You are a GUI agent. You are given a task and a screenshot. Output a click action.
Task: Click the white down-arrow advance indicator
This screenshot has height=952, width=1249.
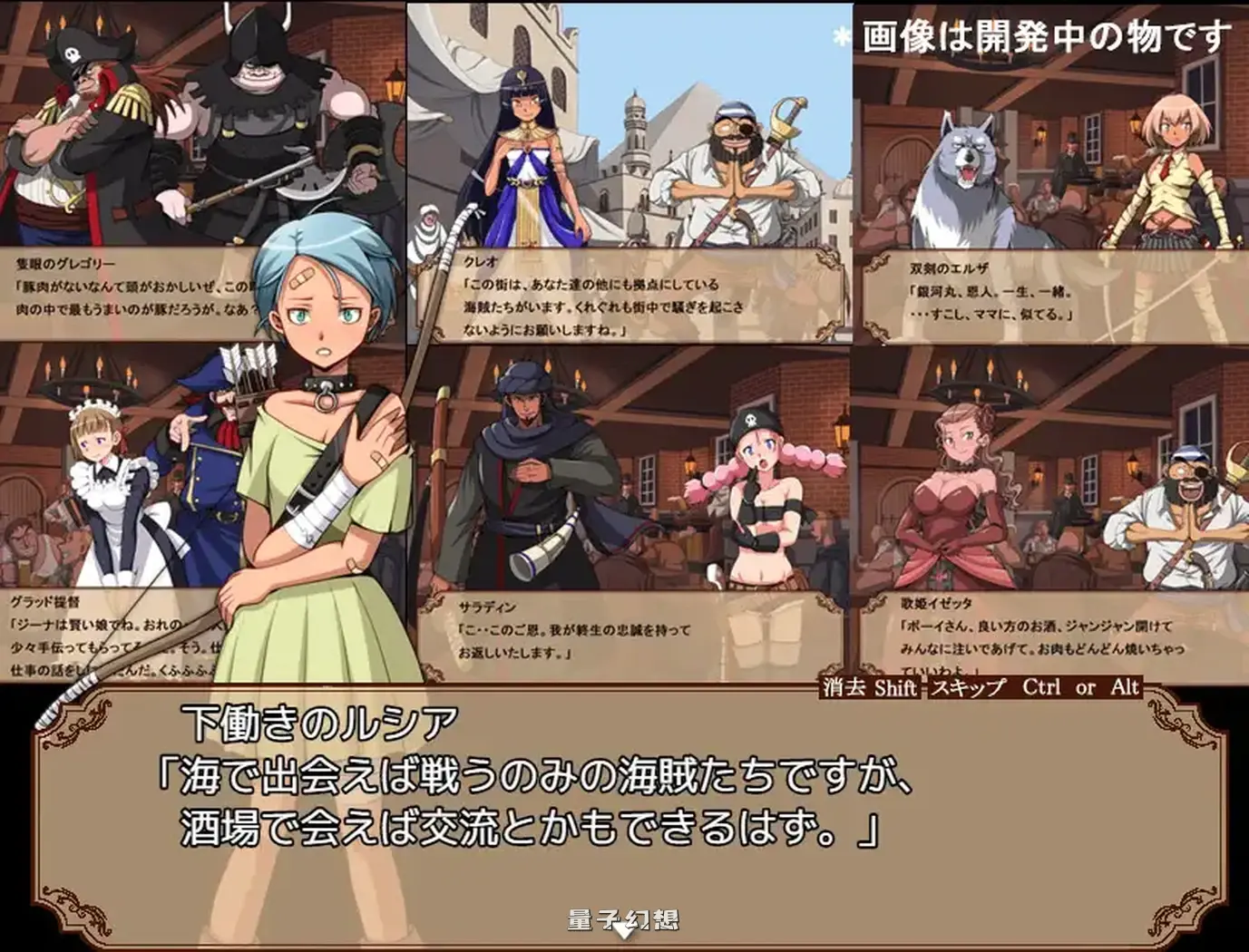coord(624,929)
